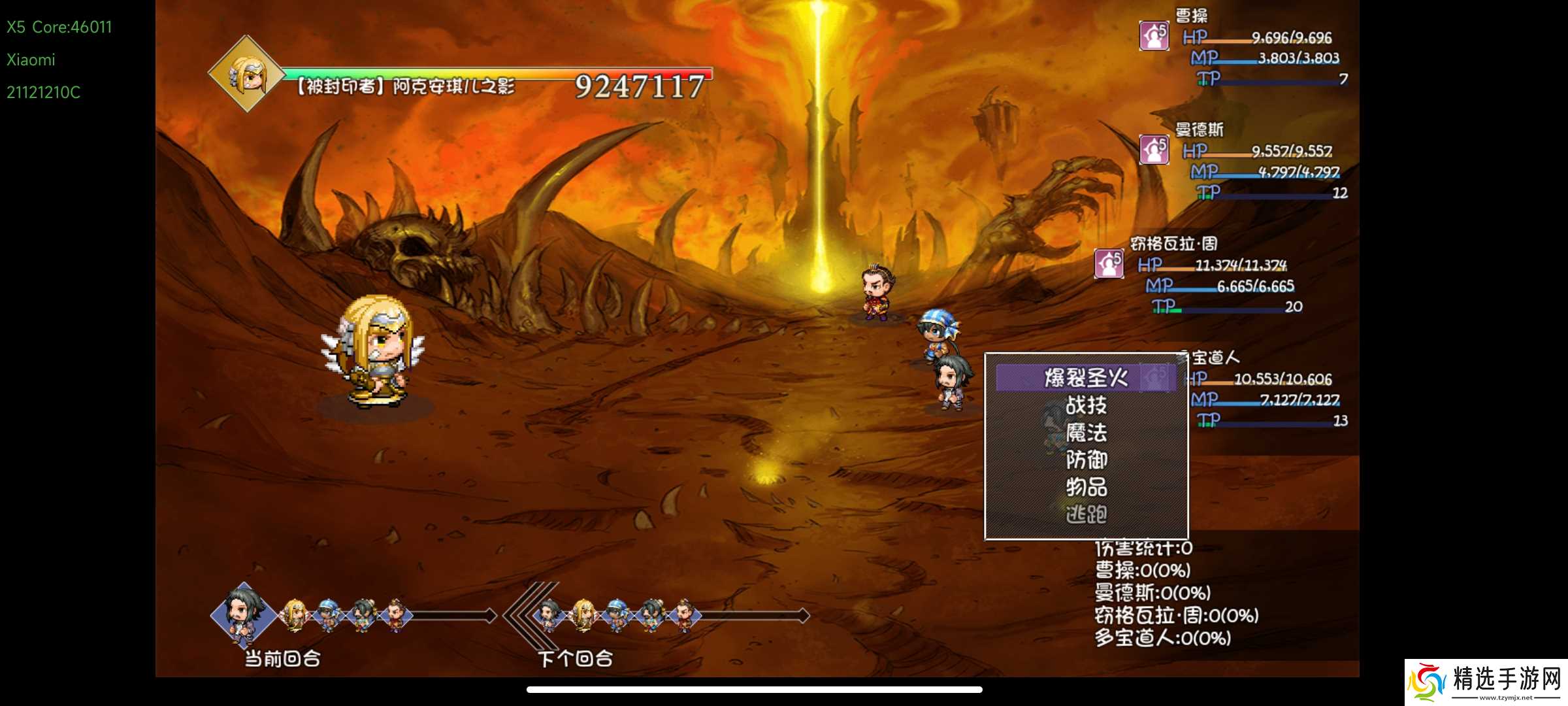Viewport: 1568px width, 706px height.
Task: Select 防御 to defend
Action: point(1085,460)
